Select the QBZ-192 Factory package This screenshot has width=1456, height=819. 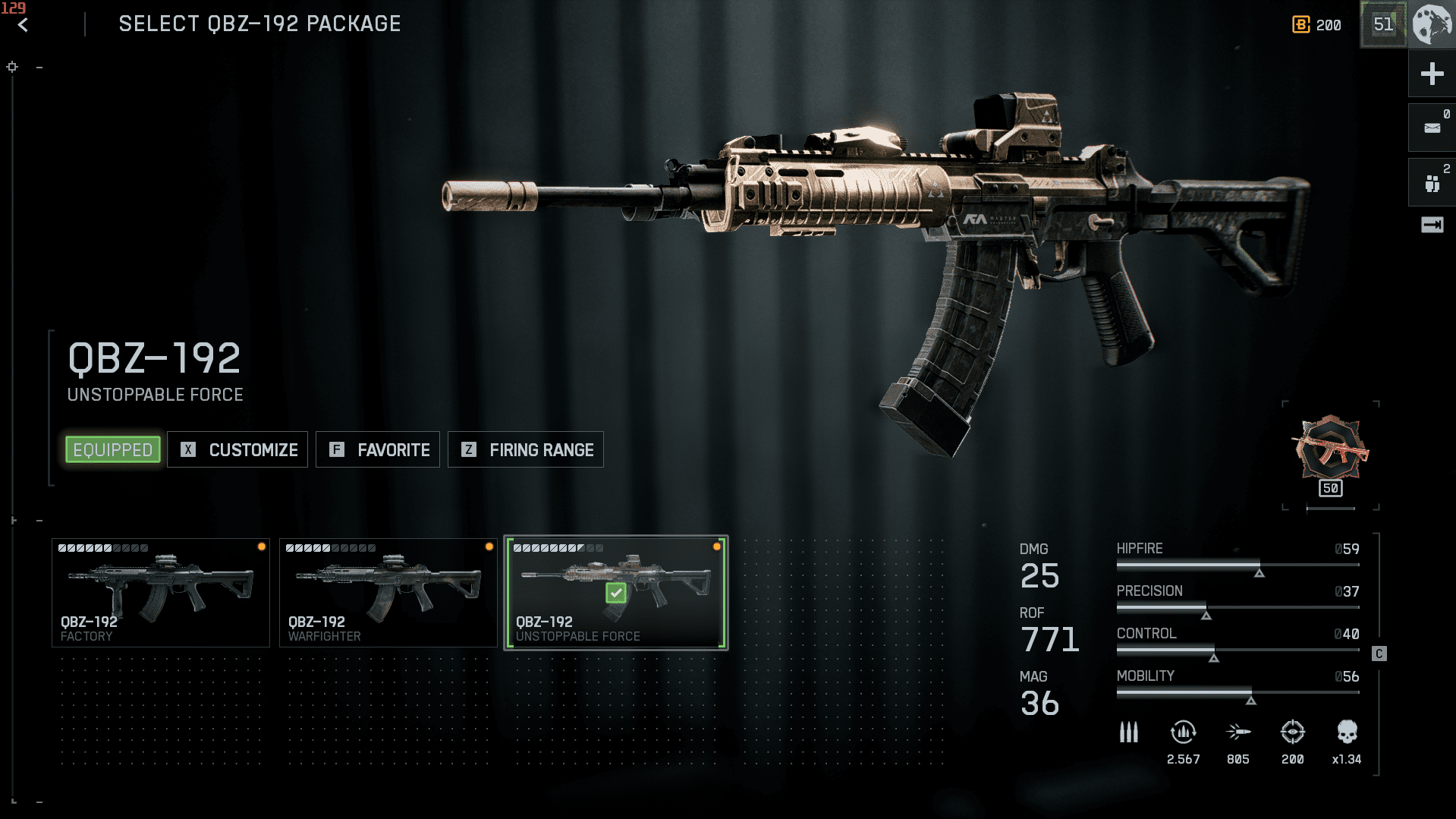coord(161,593)
